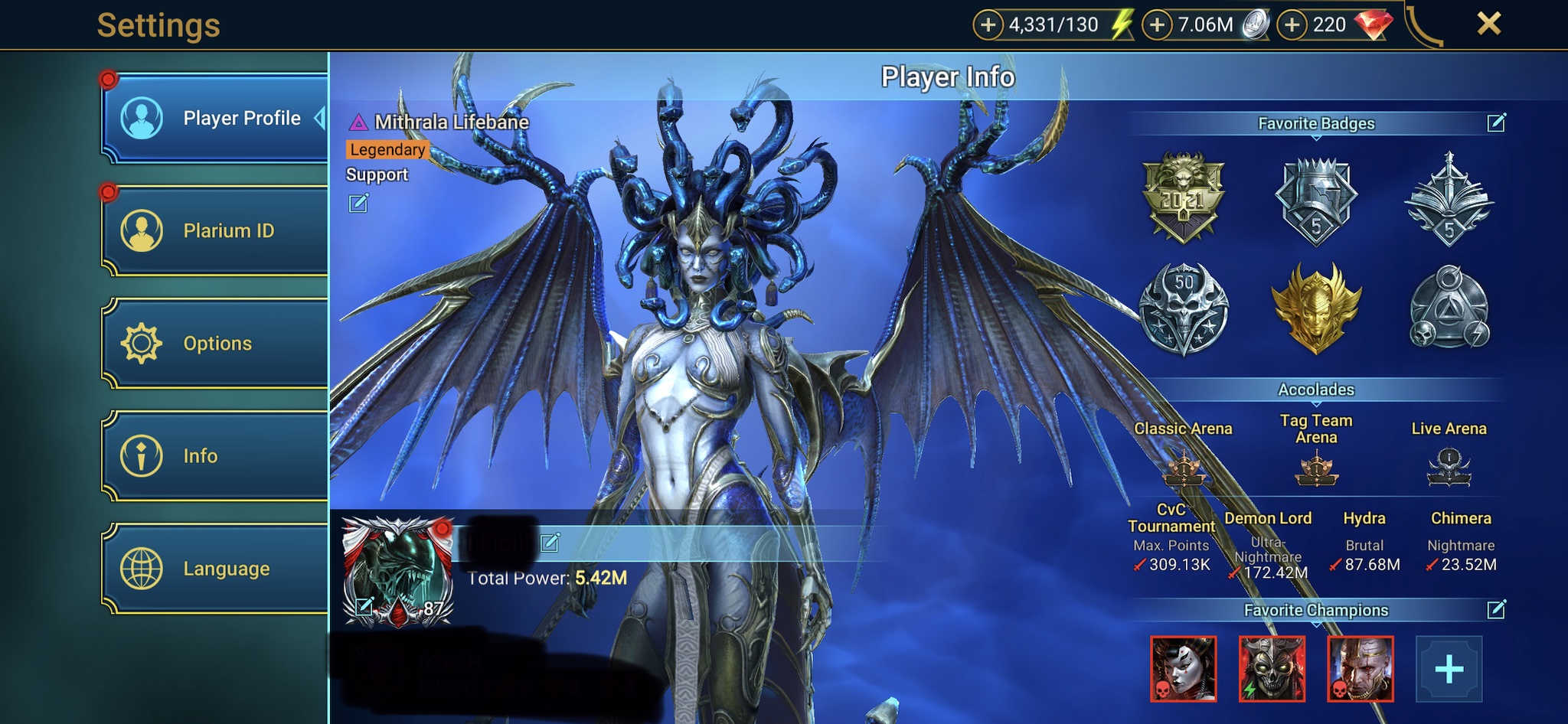Edit the player name
Image resolution: width=1568 pixels, height=724 pixels.
[550, 543]
